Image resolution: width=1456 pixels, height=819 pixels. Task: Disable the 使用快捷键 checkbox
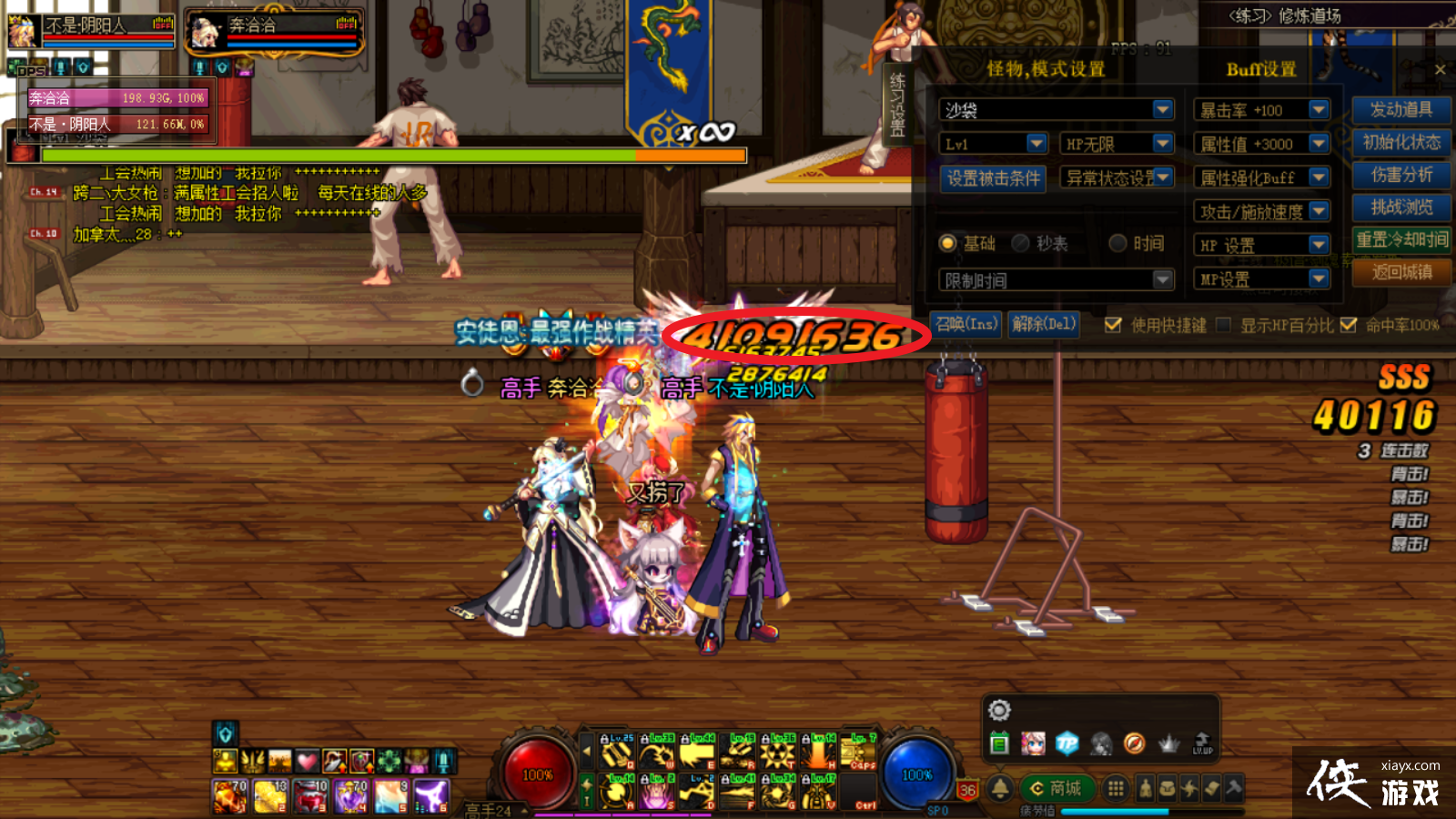point(1113,324)
